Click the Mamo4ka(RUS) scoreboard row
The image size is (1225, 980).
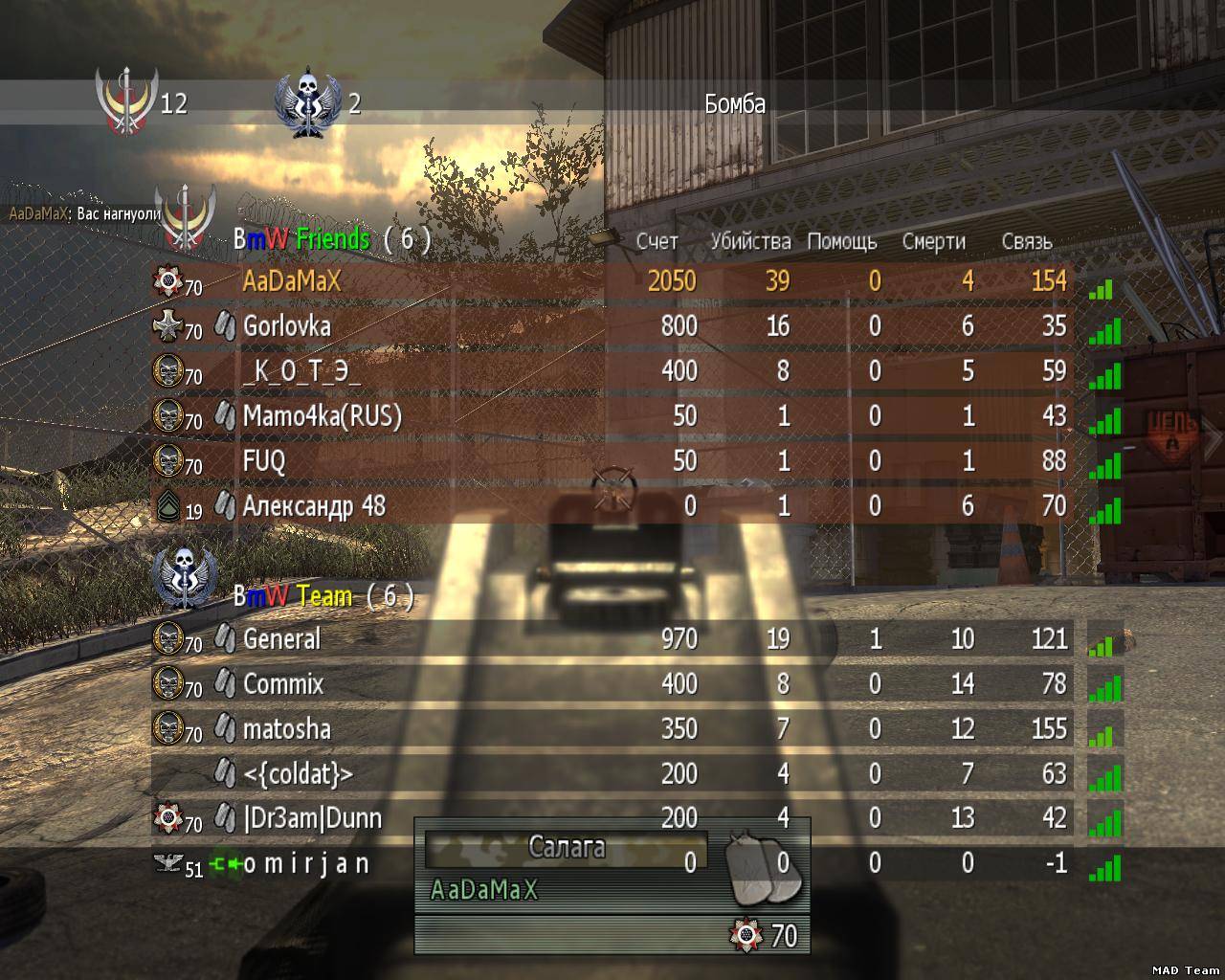point(612,415)
